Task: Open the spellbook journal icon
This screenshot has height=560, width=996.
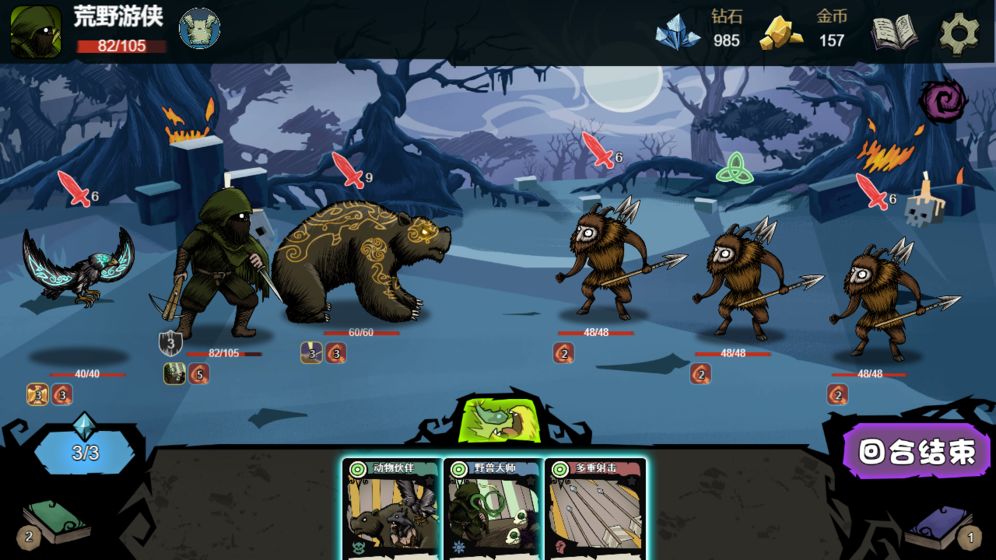Action: (893, 32)
